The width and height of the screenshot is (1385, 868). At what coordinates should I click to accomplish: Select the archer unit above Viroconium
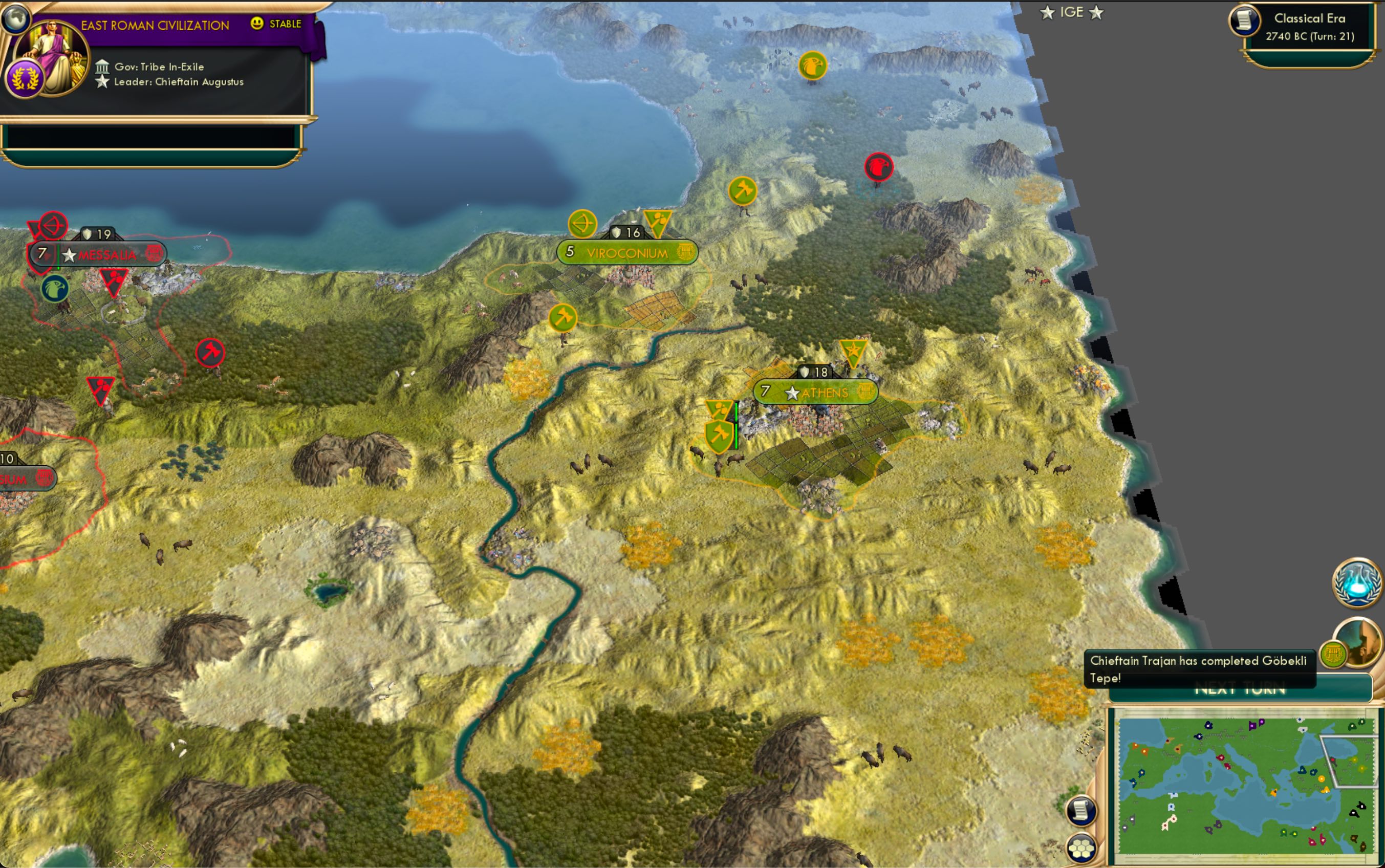click(582, 223)
